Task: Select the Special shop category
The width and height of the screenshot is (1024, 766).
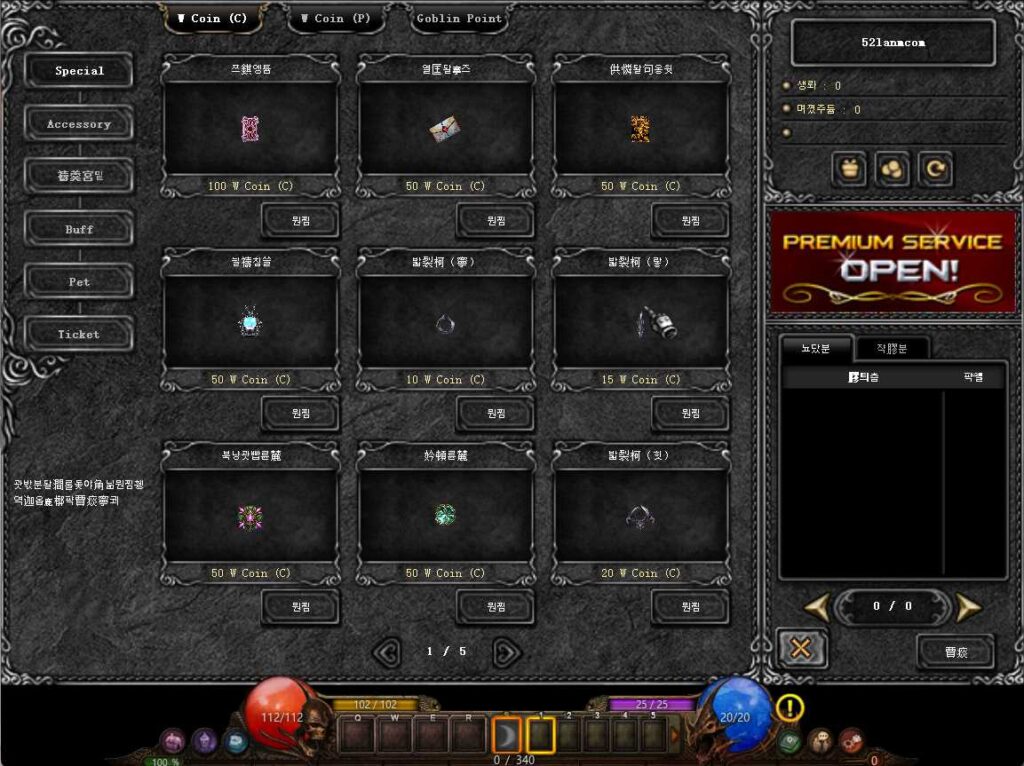Action: pyautogui.click(x=79, y=71)
